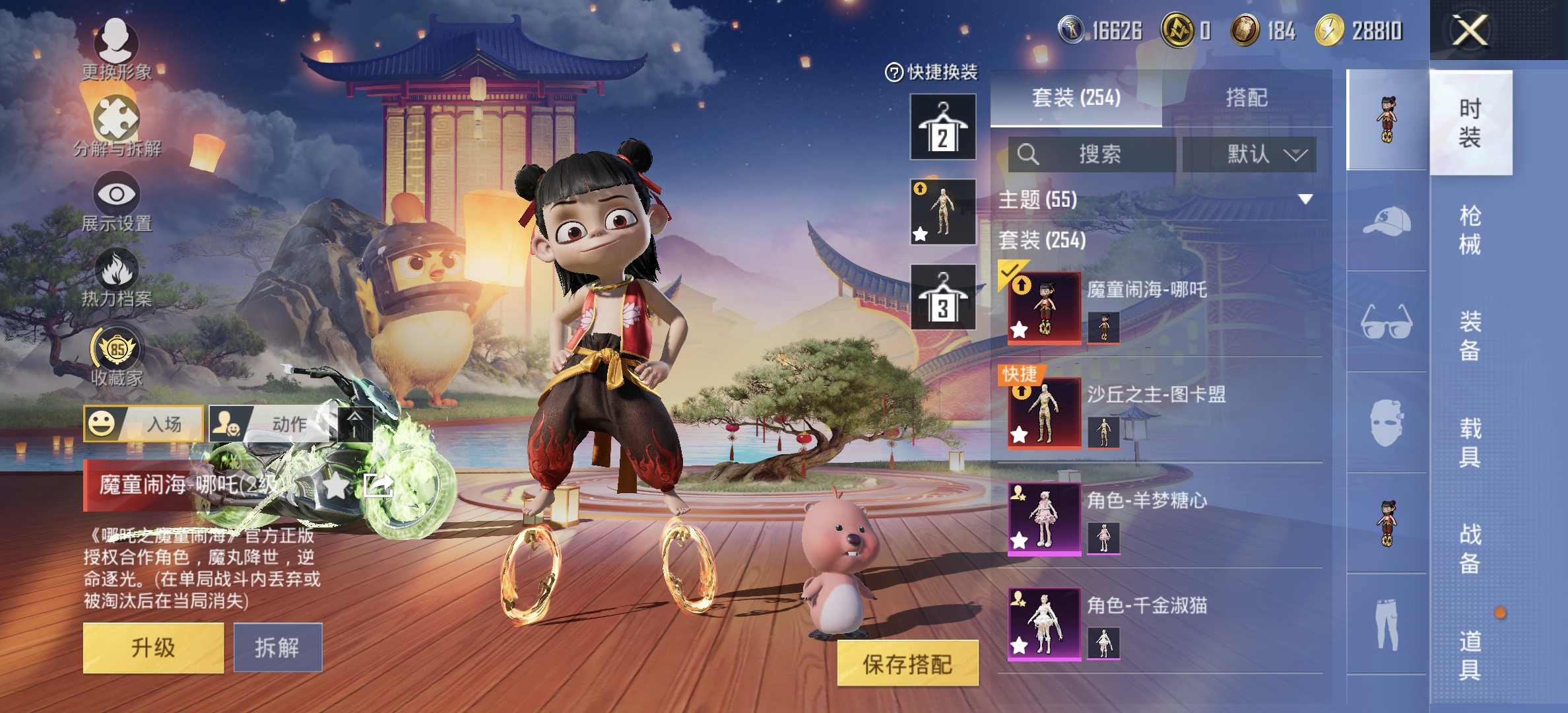Select quick outfit hanger slot 2
Screen dimensions: 1568x713
[x=943, y=127]
